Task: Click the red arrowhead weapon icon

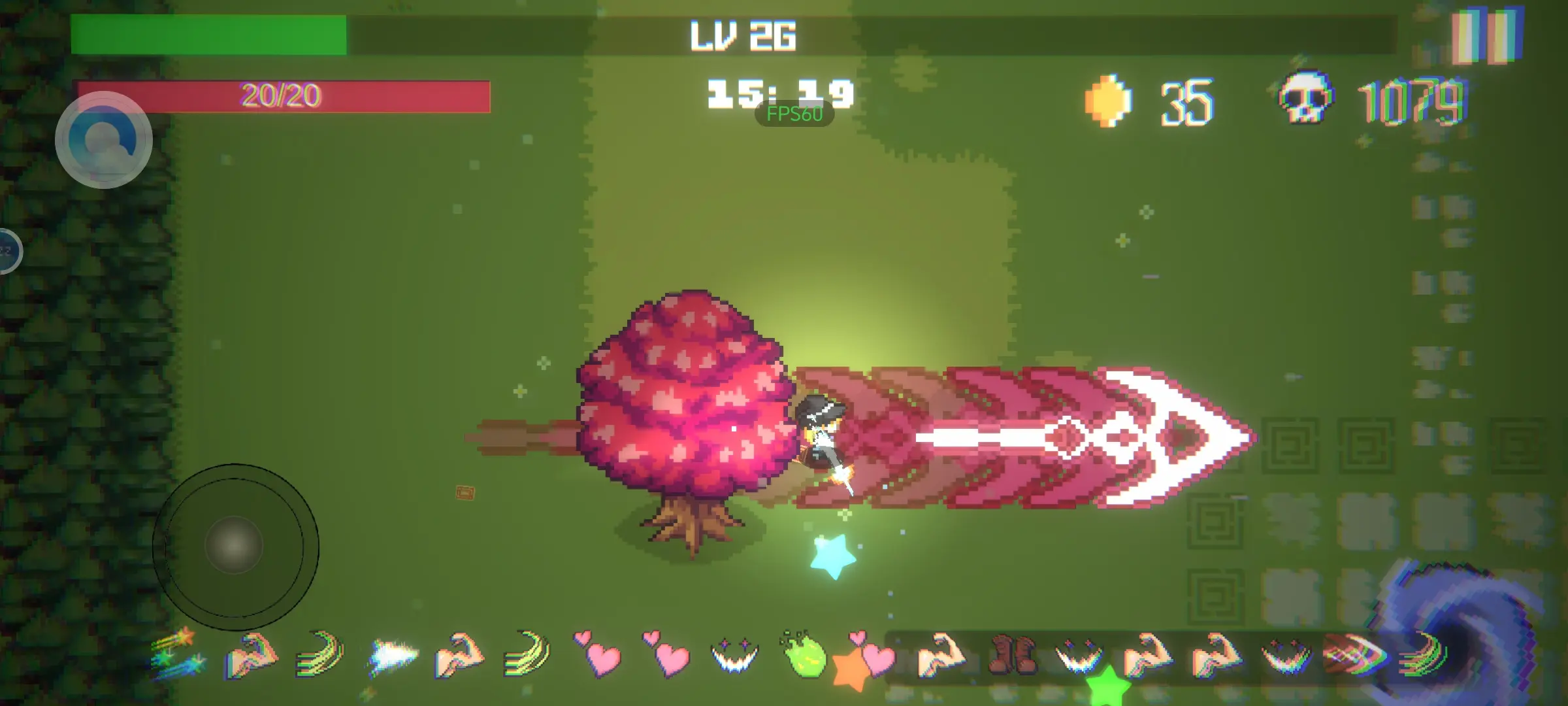Action: pyautogui.click(x=1355, y=652)
